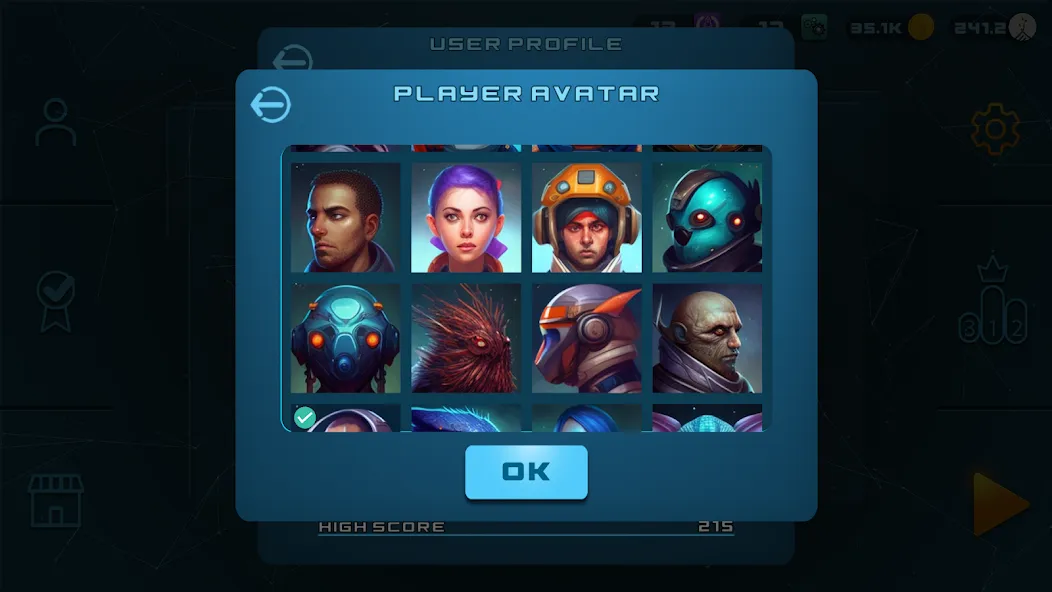The width and height of the screenshot is (1052, 592).
Task: Pick the spiky red creature avatar
Action: (466, 338)
